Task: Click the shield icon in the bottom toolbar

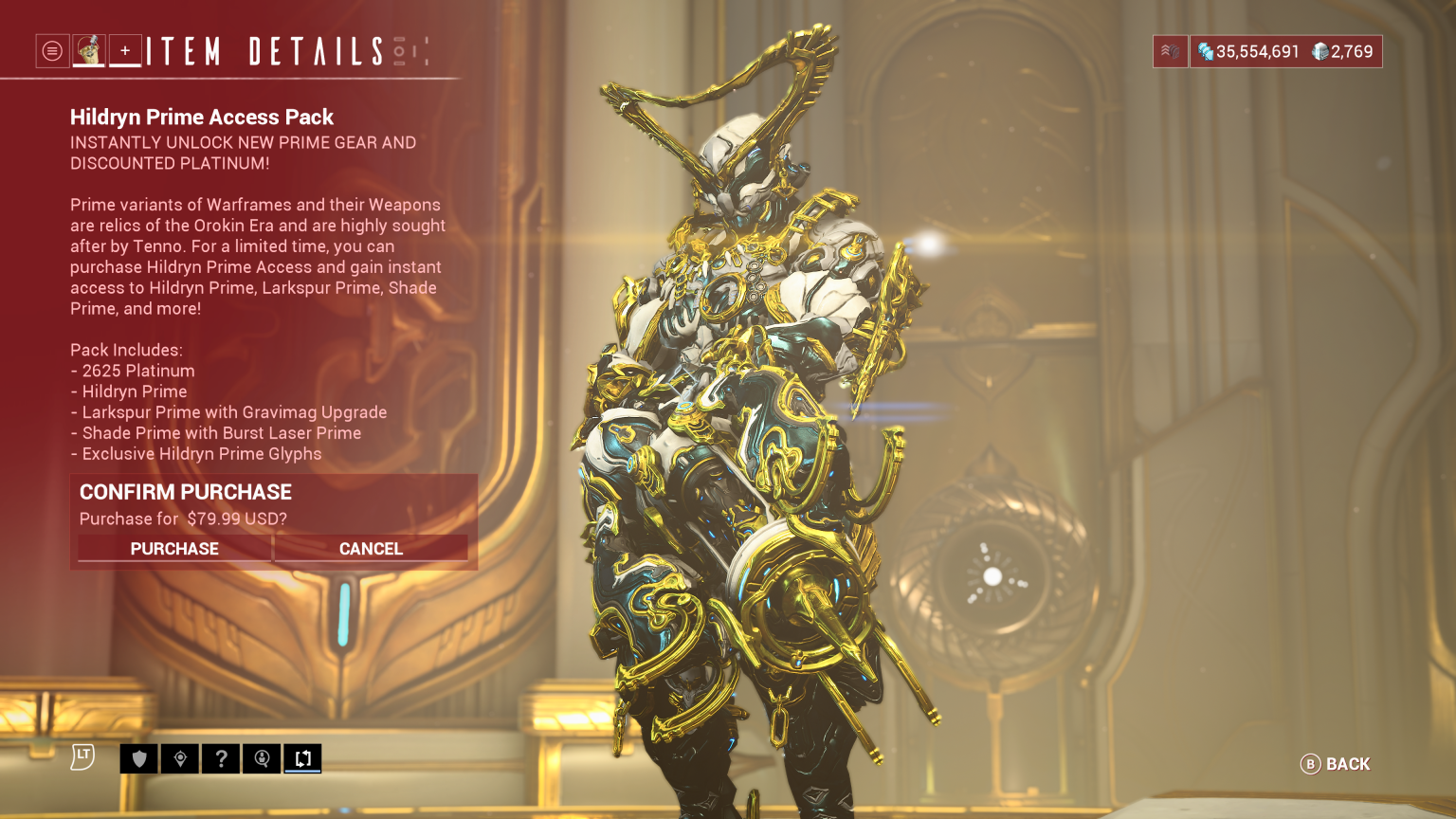Action: point(138,758)
